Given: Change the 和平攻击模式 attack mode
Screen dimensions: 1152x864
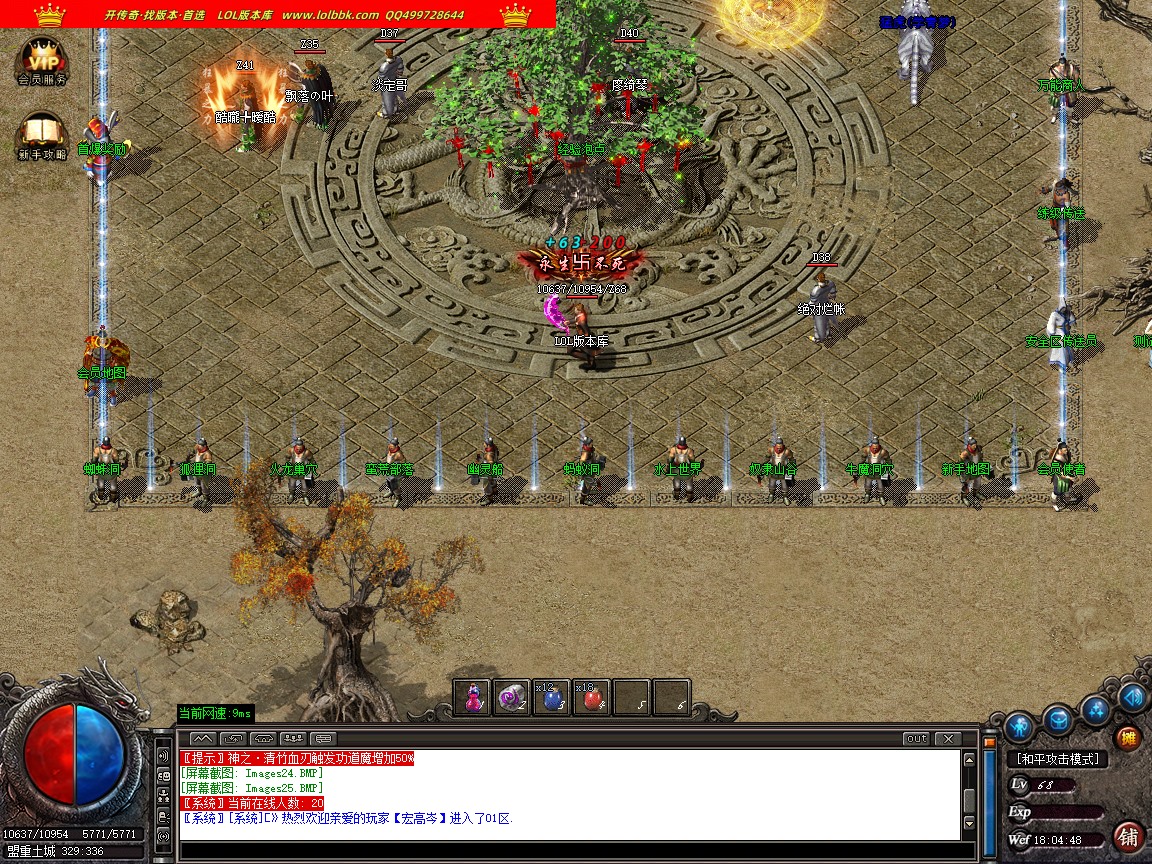Looking at the screenshot, I should pyautogui.click(x=1057, y=760).
